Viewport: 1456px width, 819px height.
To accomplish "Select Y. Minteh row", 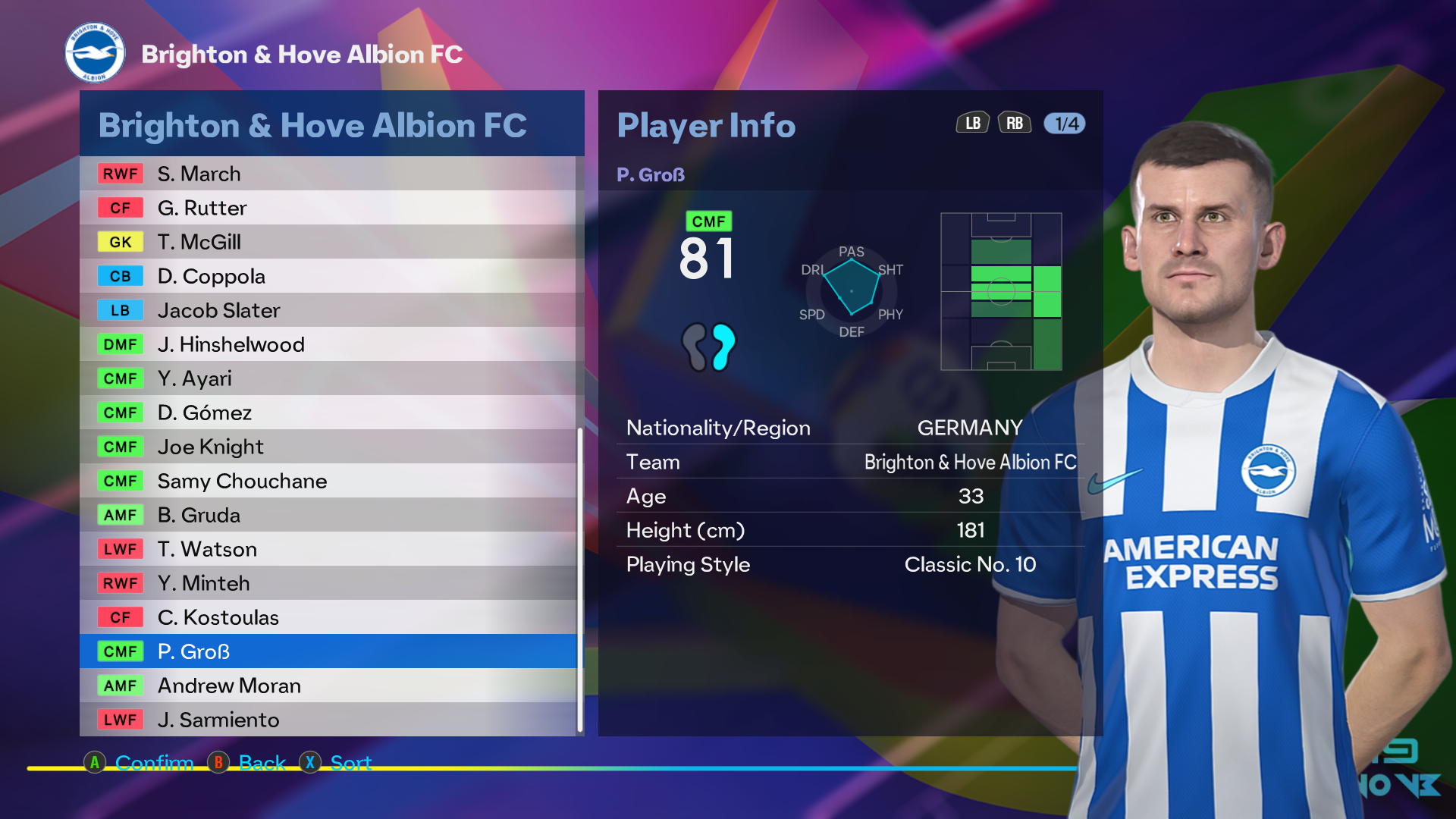I will (328, 583).
